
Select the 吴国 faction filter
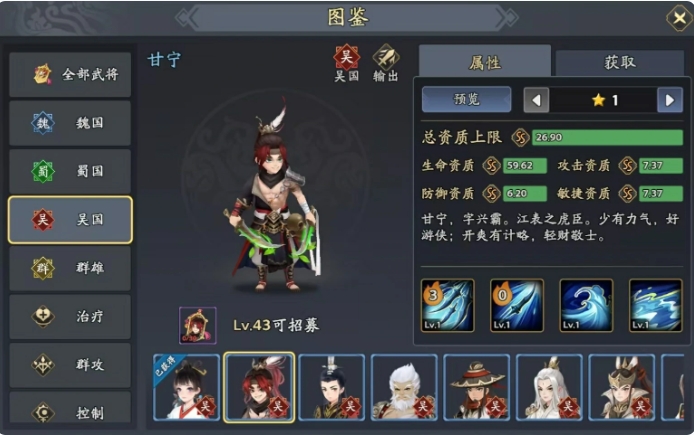[70, 220]
